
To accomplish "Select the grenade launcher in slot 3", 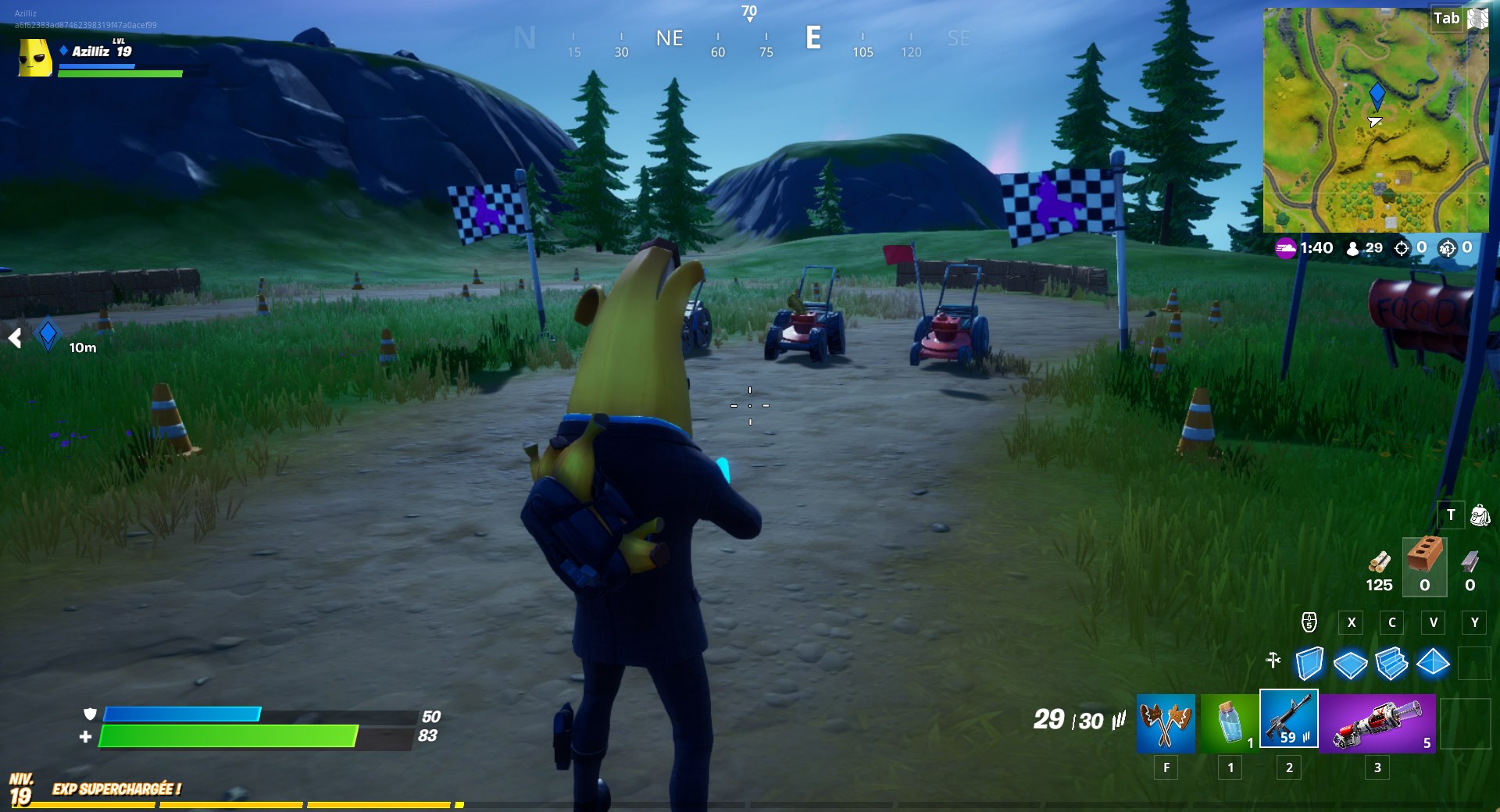I will tap(1377, 724).
